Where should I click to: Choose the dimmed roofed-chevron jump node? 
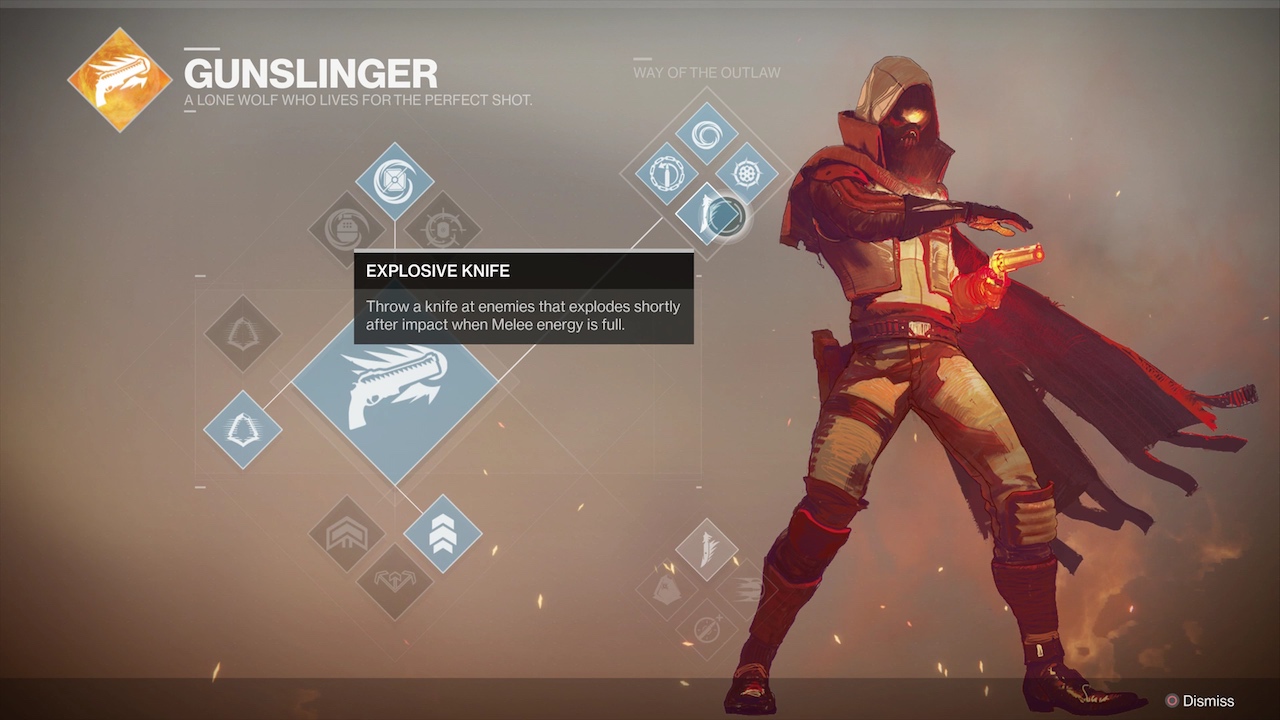pyautogui.click(x=347, y=534)
